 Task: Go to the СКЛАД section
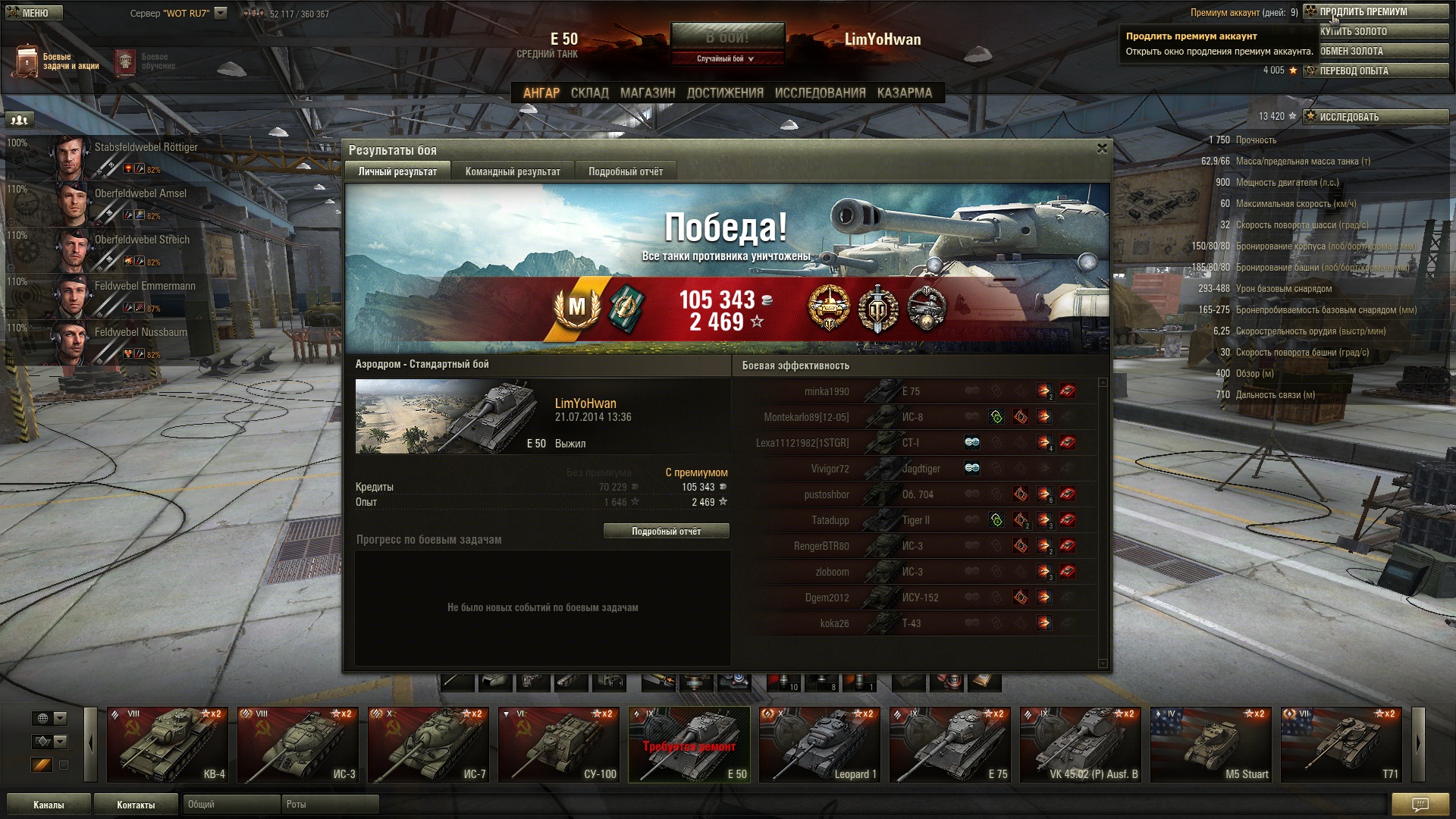pos(589,93)
